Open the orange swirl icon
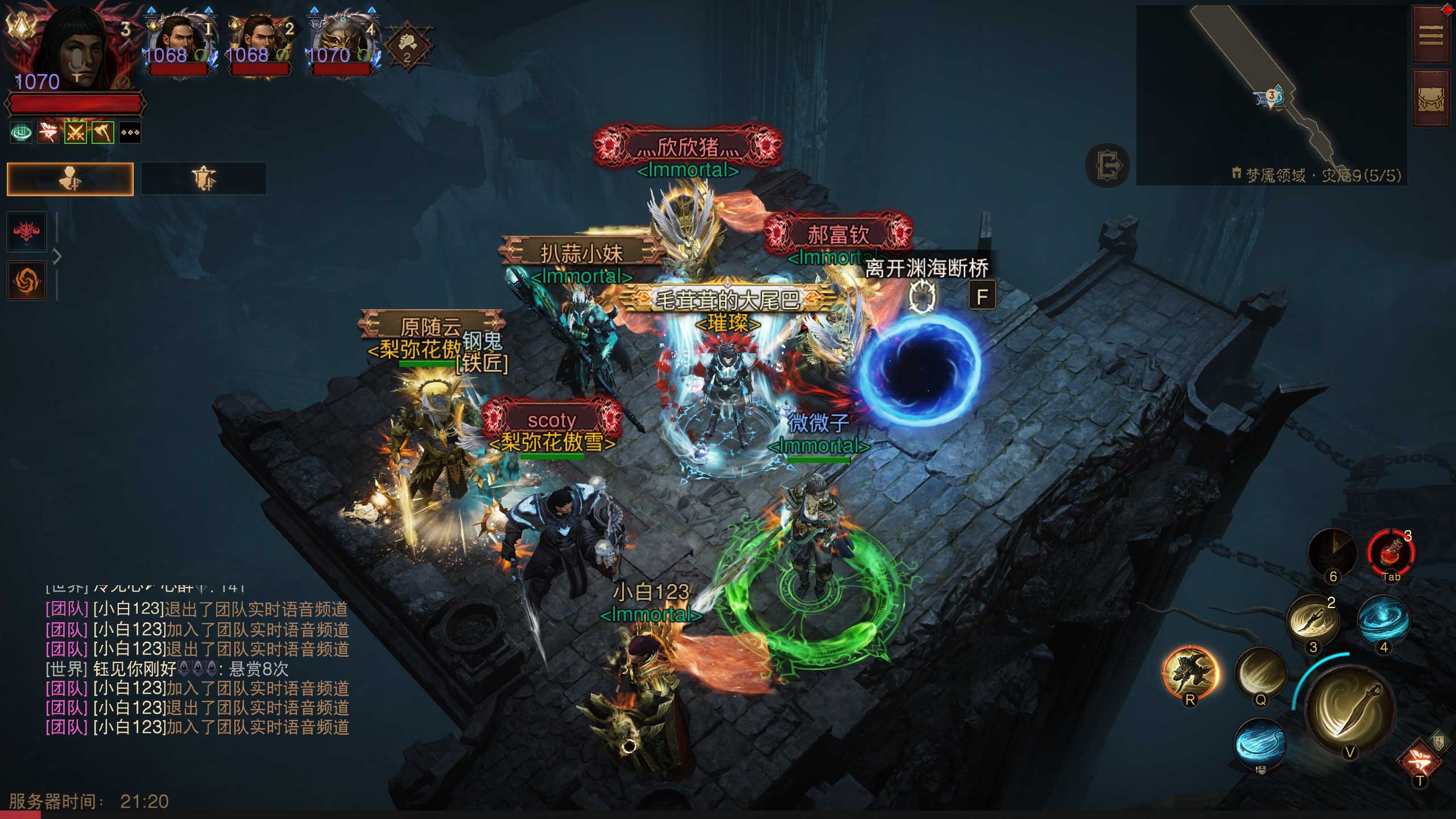 (27, 280)
